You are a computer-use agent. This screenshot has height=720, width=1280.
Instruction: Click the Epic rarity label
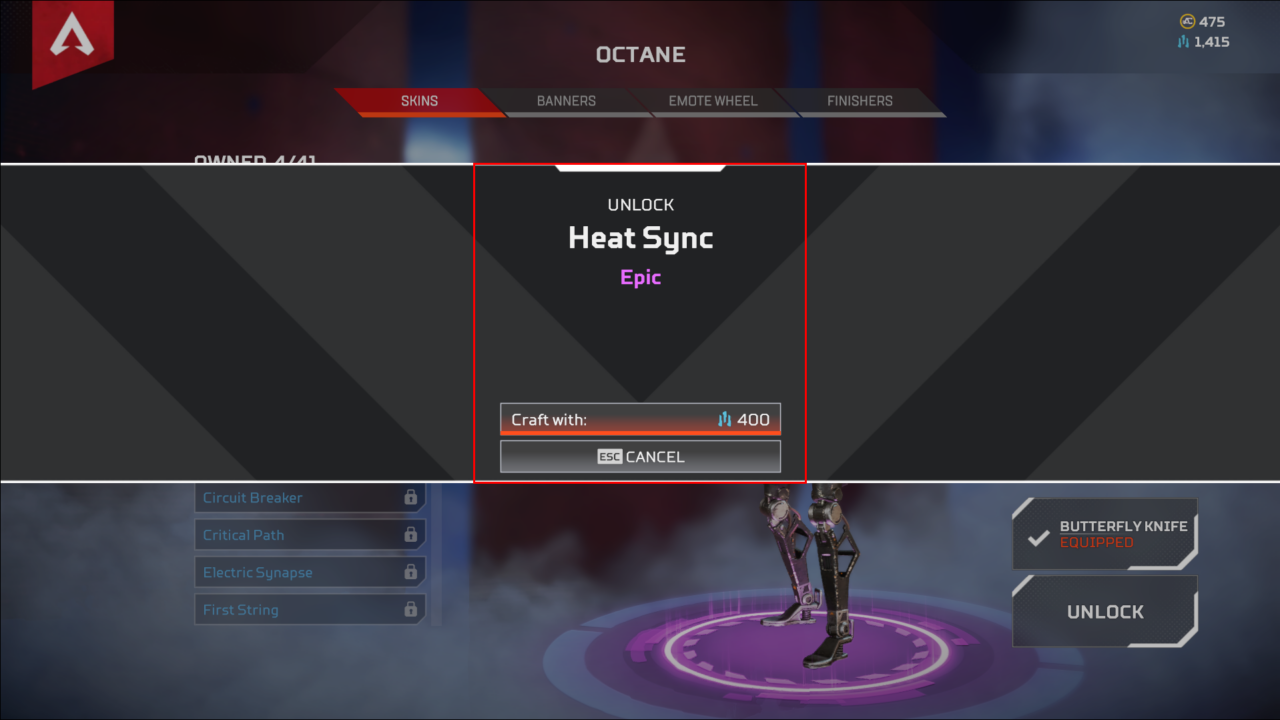pos(640,277)
